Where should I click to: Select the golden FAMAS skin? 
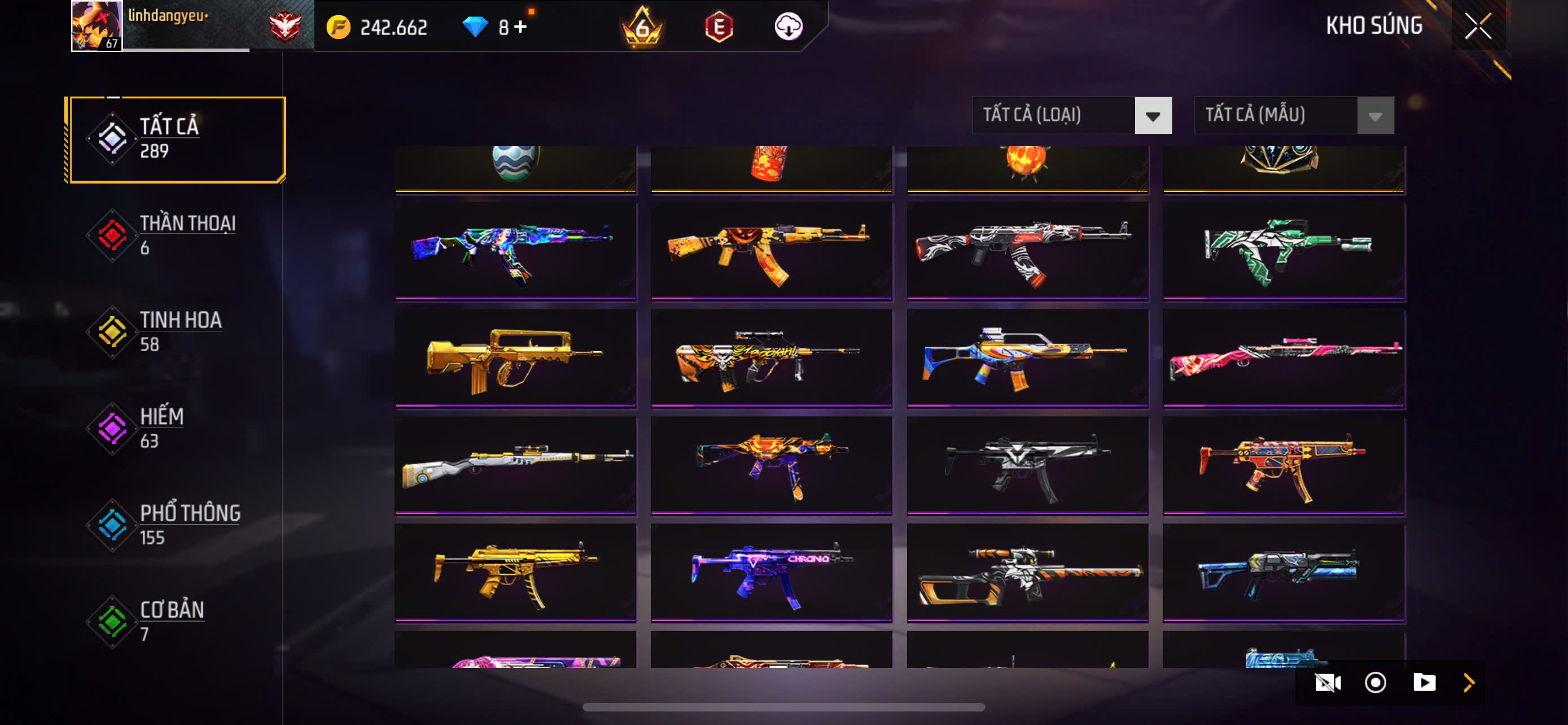[515, 358]
